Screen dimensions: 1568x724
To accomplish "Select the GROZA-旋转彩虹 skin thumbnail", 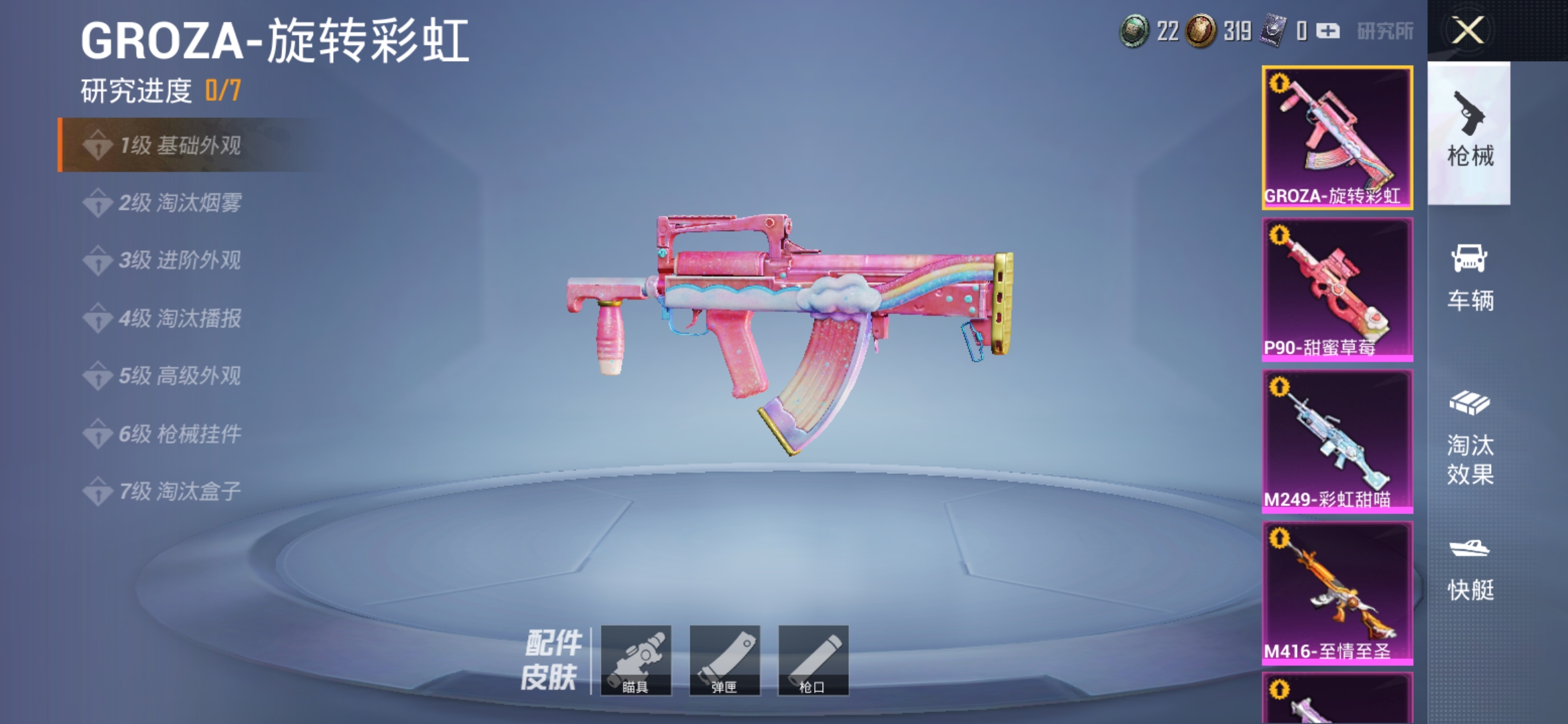I will (1337, 137).
